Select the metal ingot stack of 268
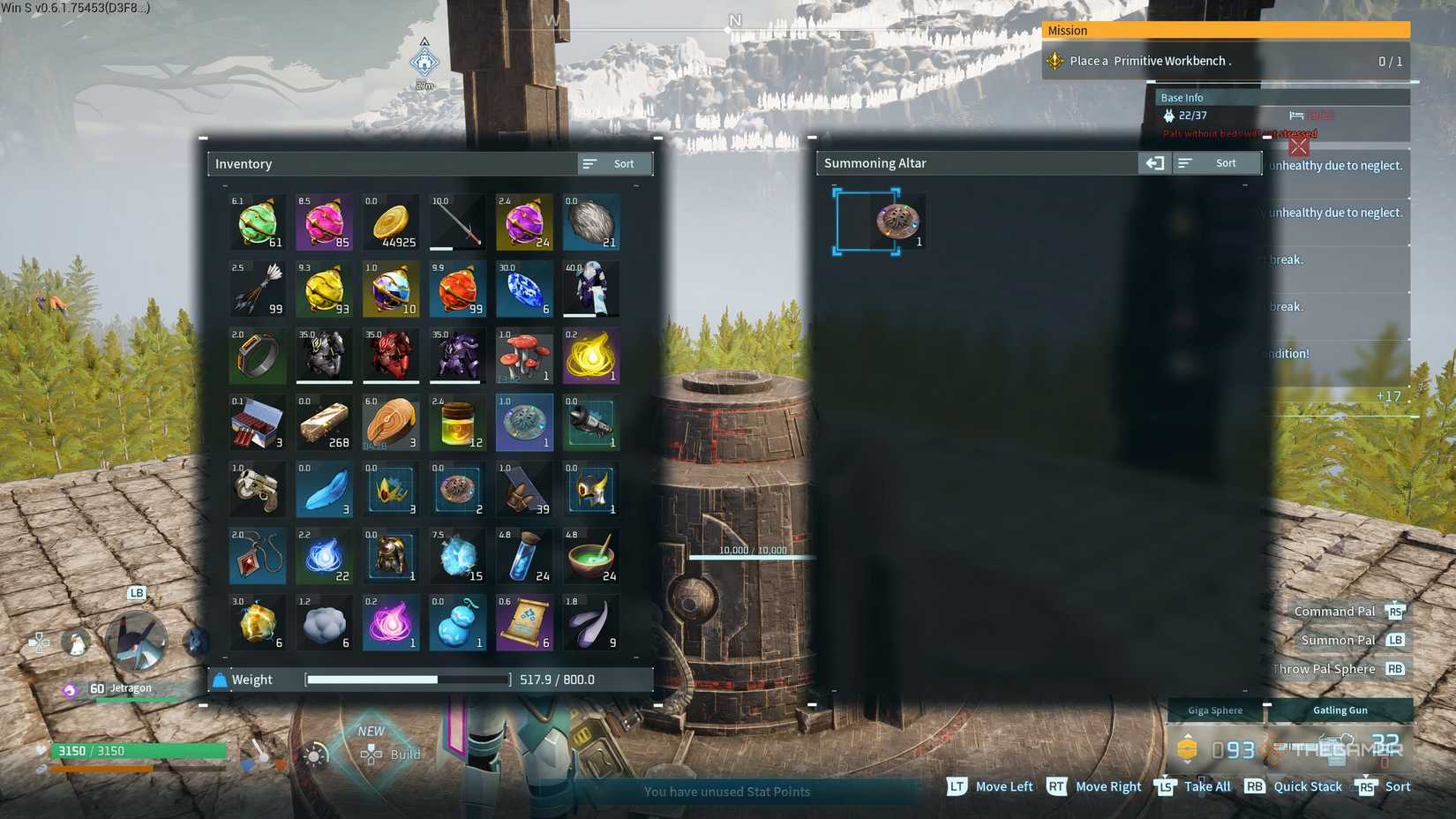Image resolution: width=1456 pixels, height=819 pixels. [324, 423]
